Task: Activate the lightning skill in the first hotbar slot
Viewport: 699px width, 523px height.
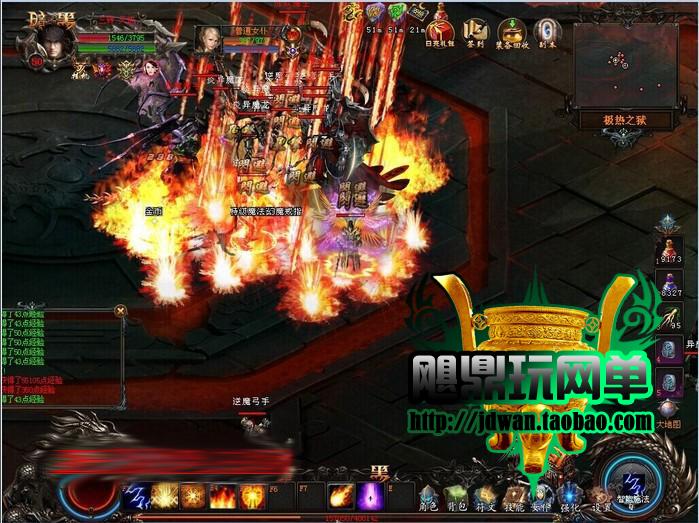Action: pyautogui.click(x=137, y=496)
